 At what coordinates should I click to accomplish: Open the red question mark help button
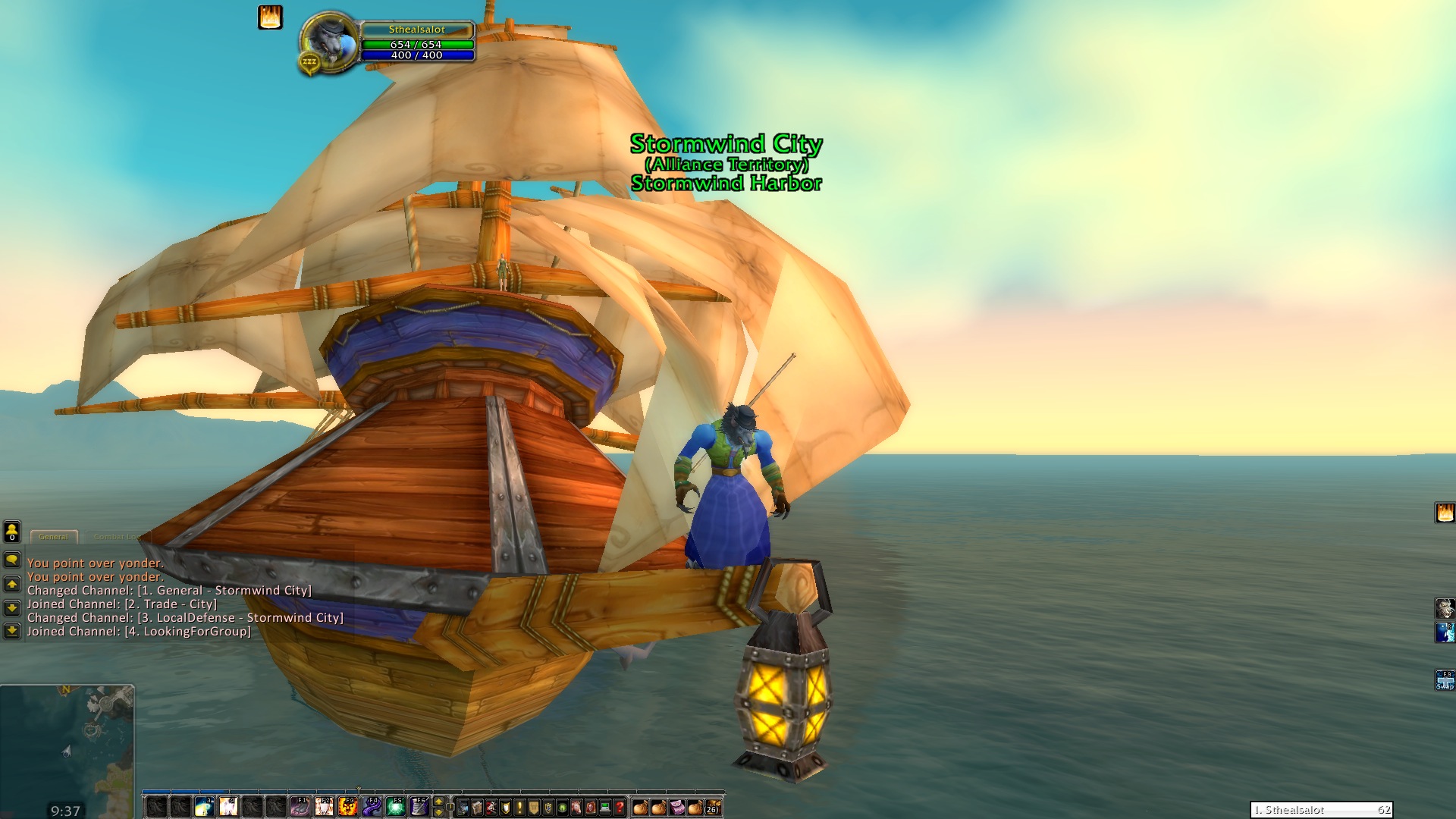click(620, 808)
